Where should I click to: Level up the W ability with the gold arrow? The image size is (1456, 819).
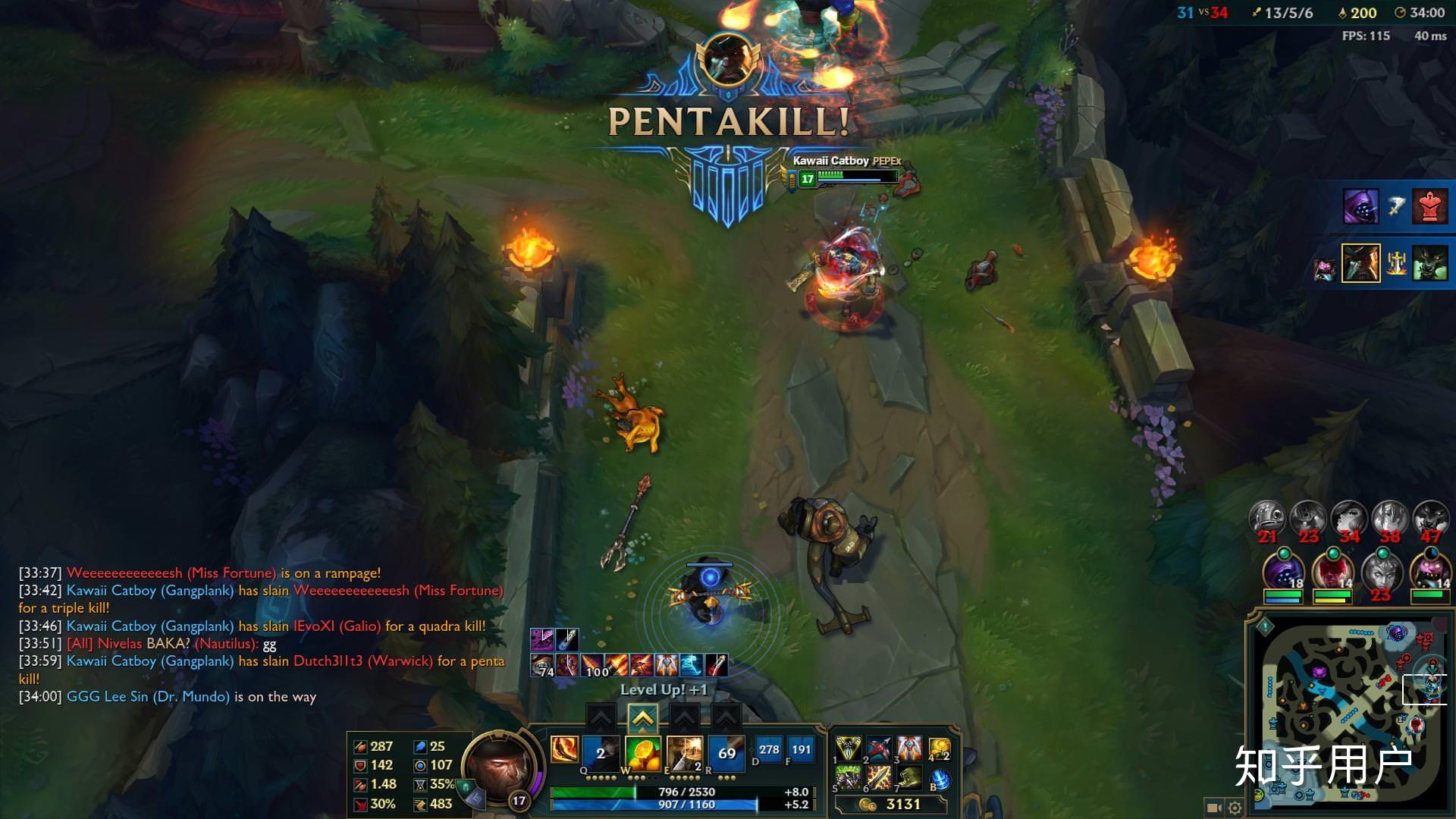coord(642,717)
